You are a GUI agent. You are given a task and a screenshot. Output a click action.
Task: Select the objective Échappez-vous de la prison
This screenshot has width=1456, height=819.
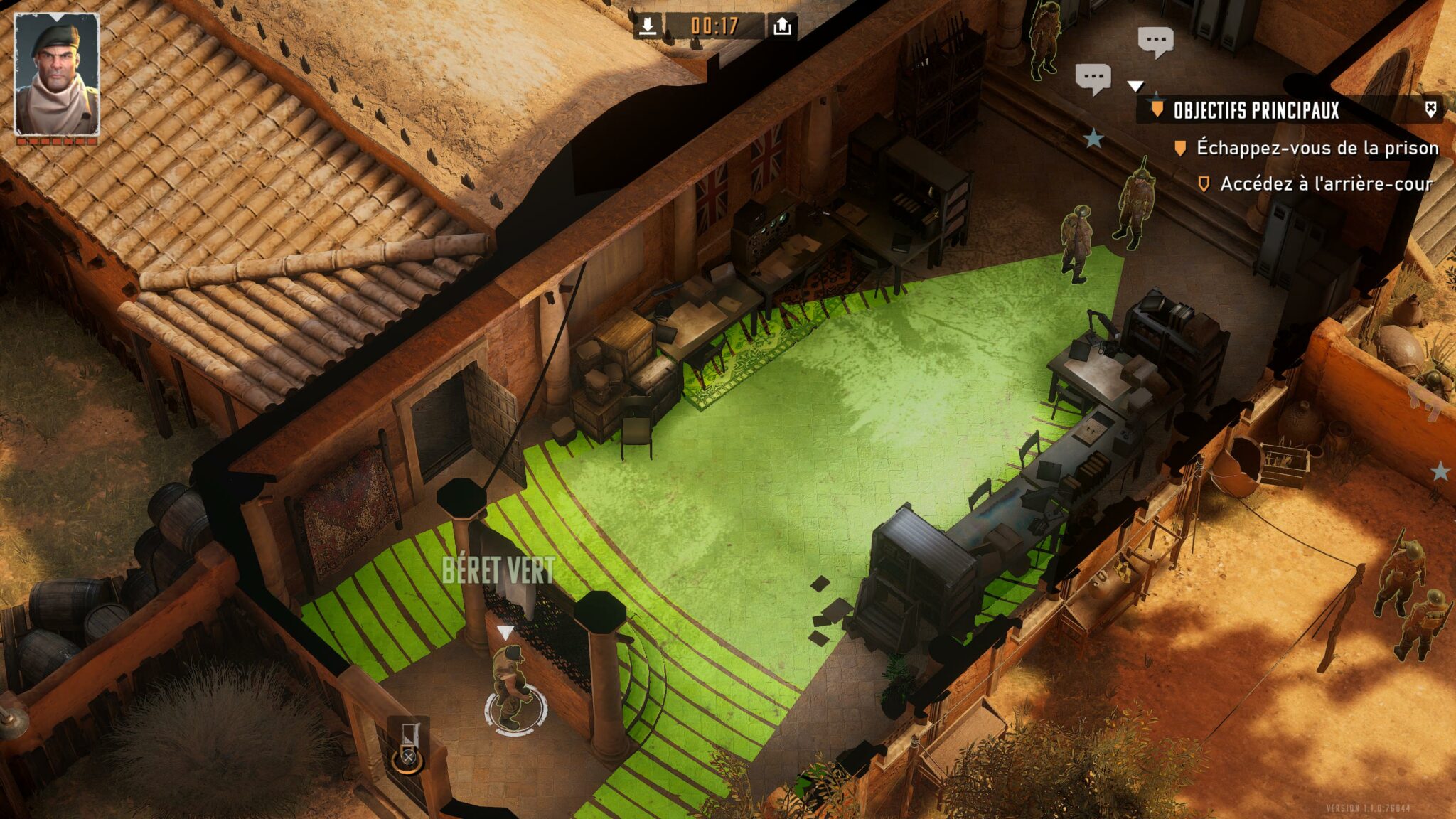click(x=1317, y=148)
